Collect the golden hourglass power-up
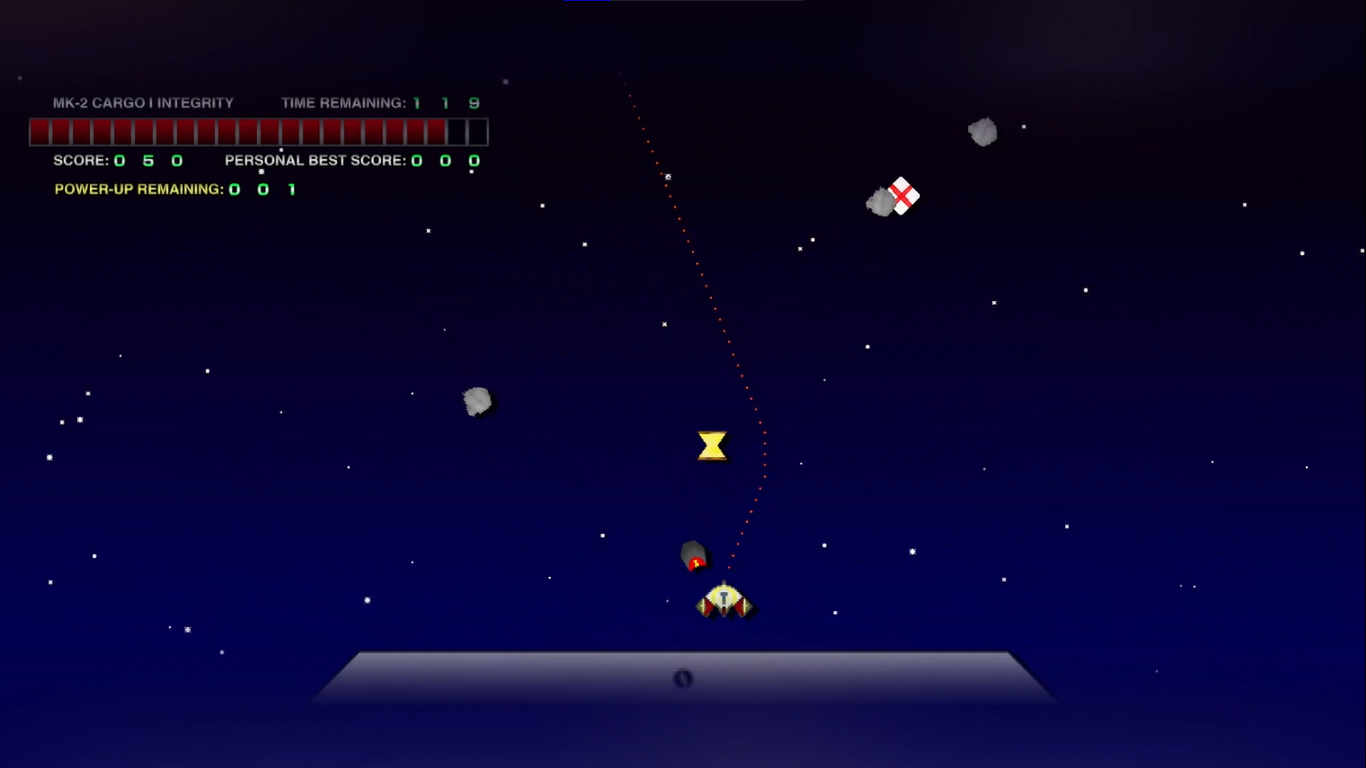 tap(712, 445)
